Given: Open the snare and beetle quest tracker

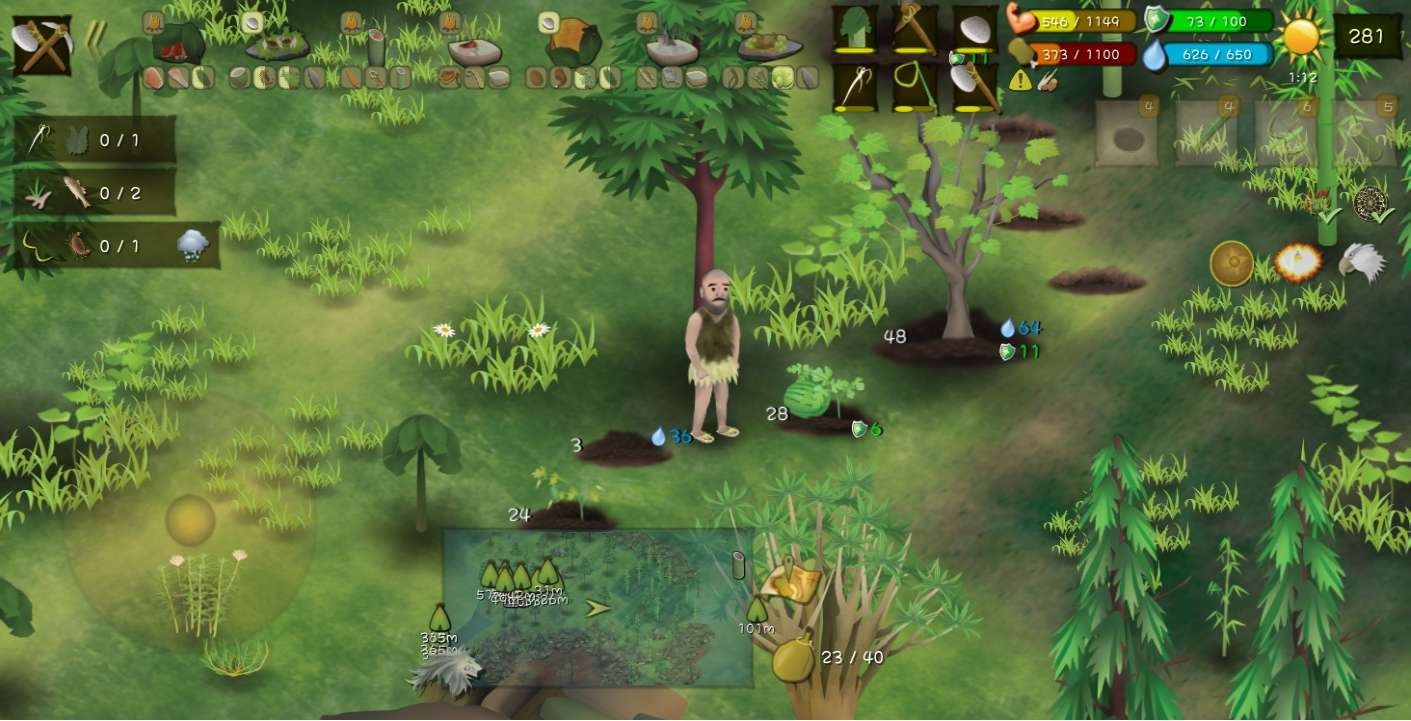Looking at the screenshot, I should [95, 245].
